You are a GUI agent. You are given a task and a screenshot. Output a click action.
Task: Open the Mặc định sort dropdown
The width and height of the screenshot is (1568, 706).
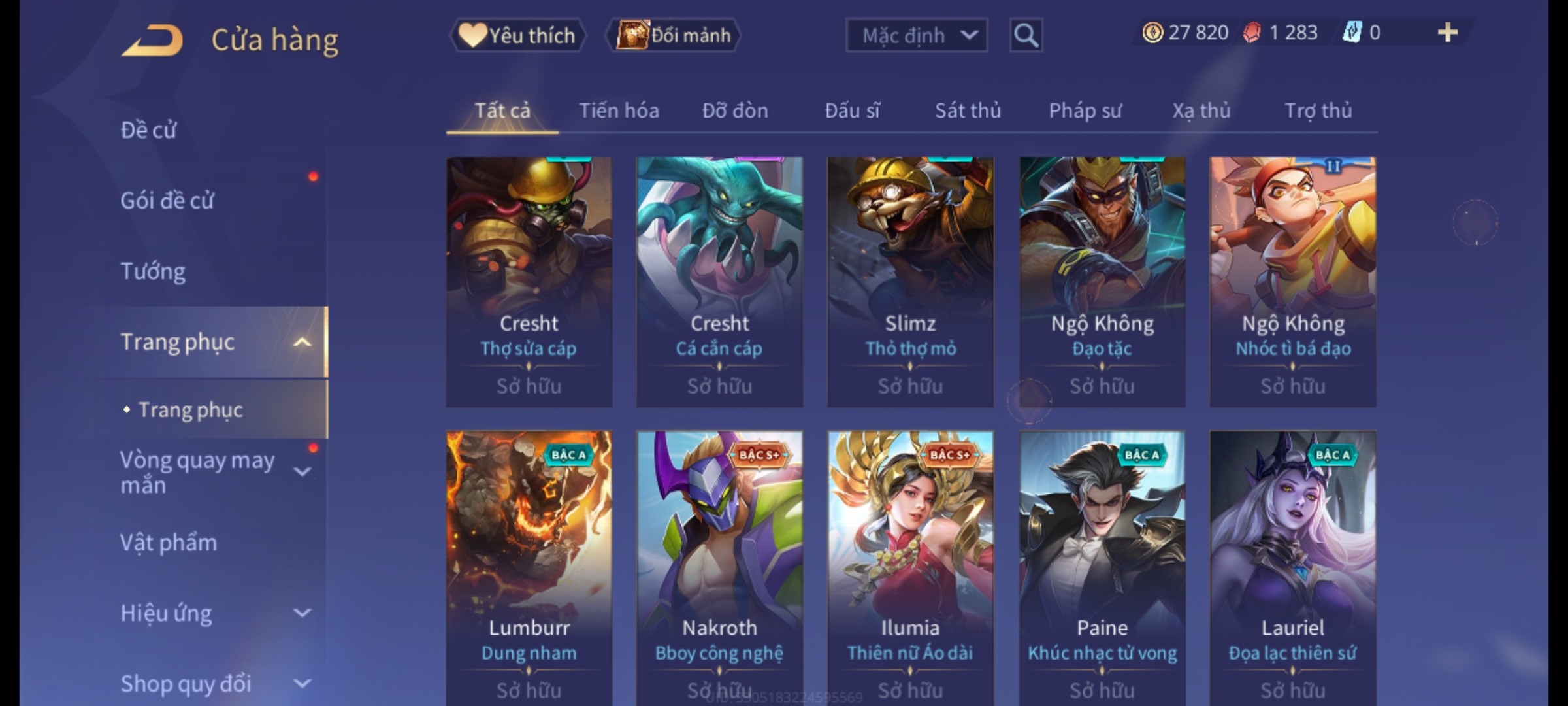coord(916,35)
